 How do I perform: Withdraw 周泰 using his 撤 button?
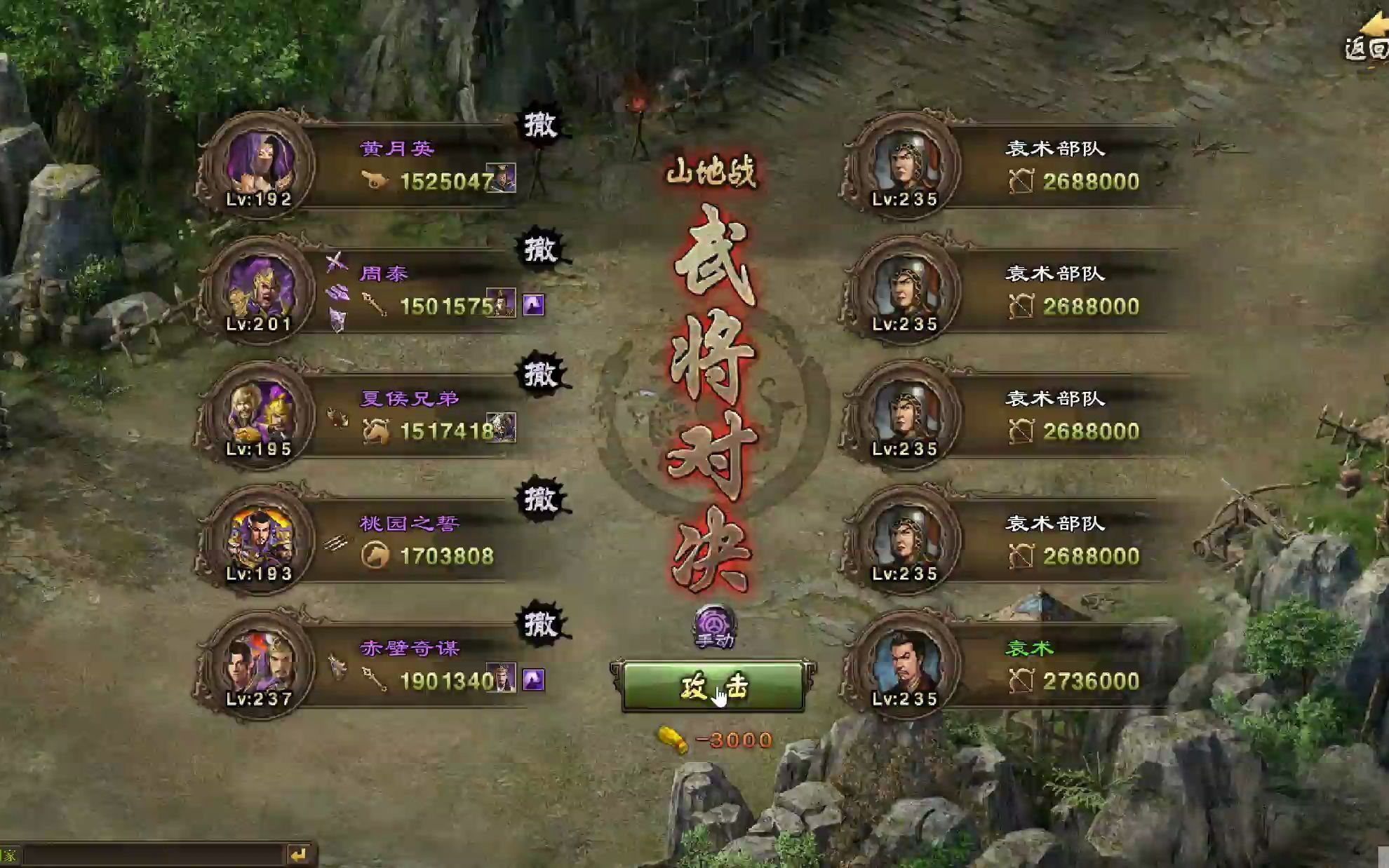tap(540, 250)
